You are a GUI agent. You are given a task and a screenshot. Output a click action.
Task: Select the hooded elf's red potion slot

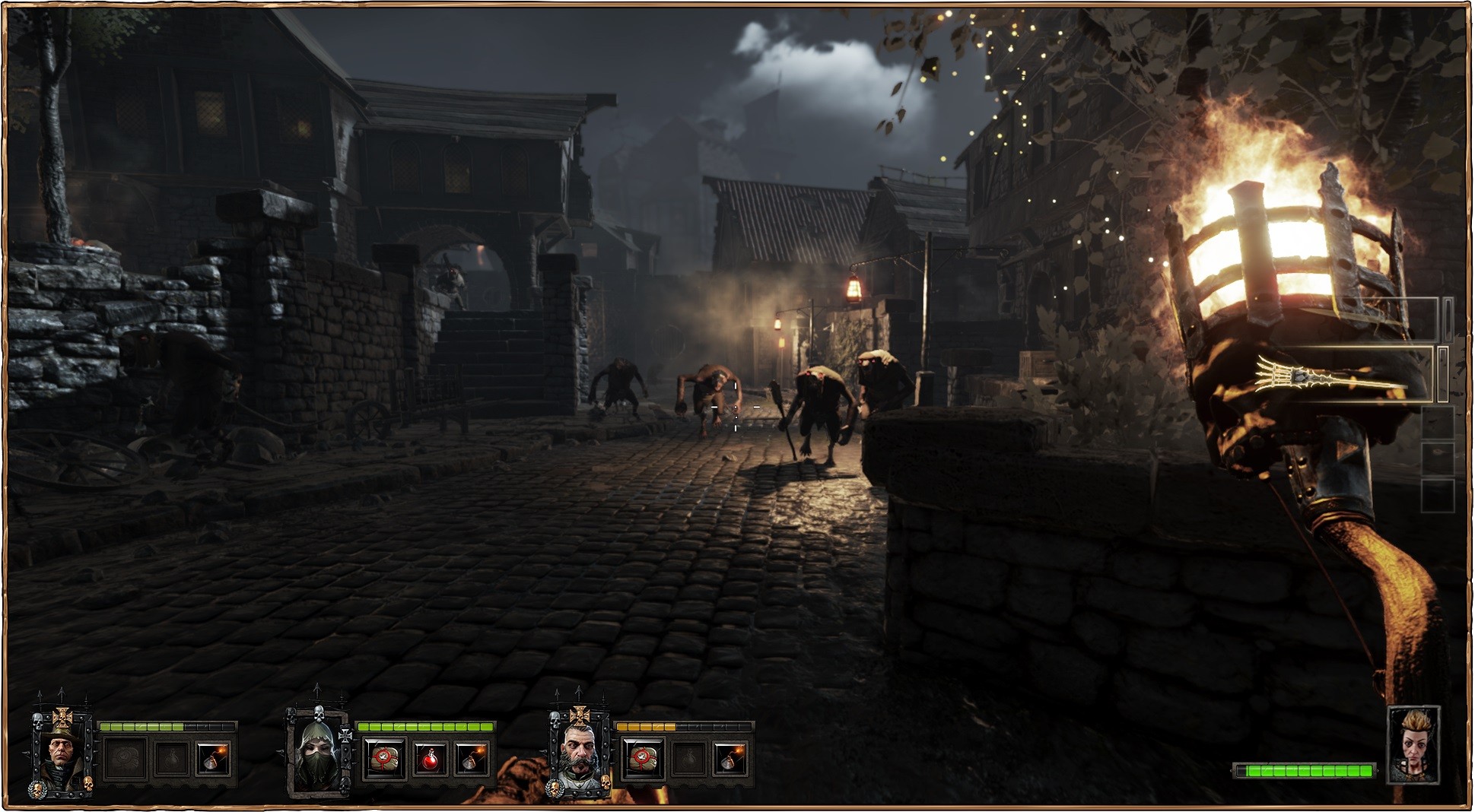[x=428, y=759]
